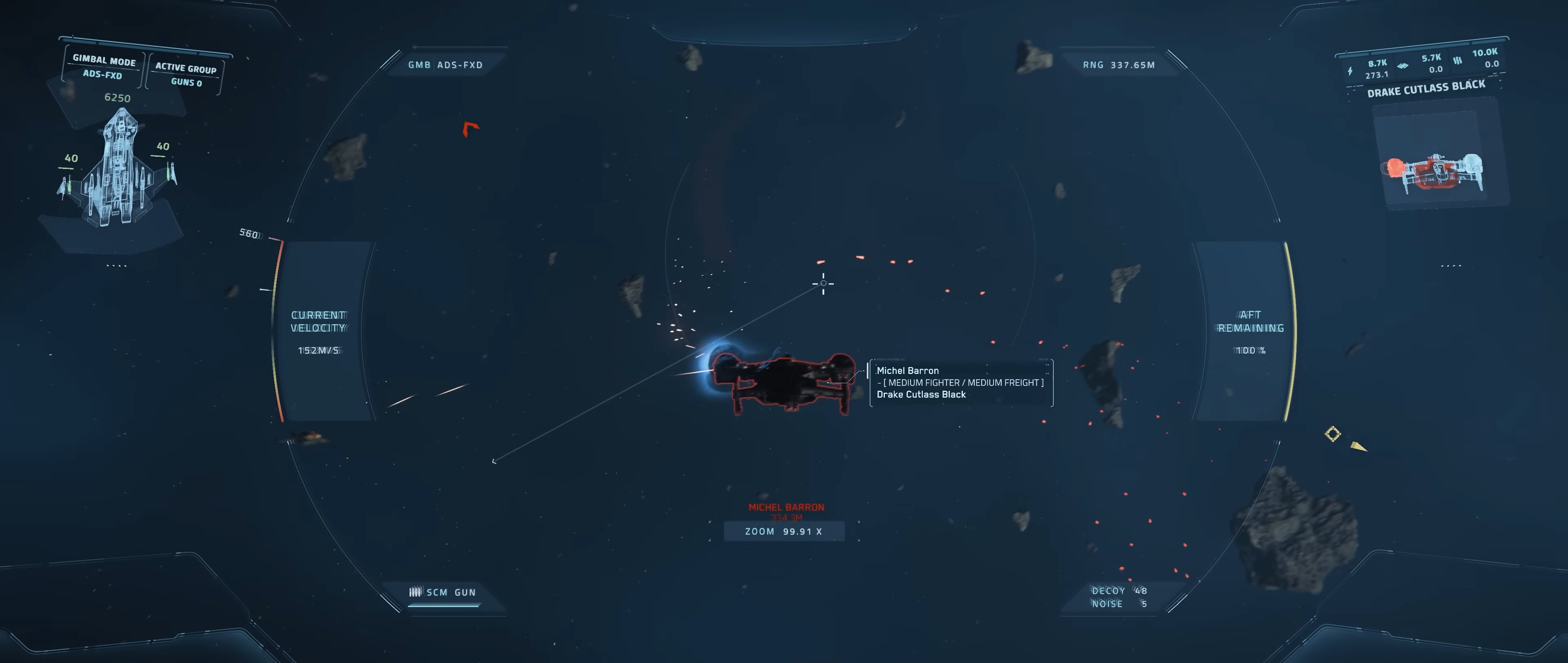This screenshot has width=1568, height=663.
Task: Expand the Michel Barron target info box
Action: coord(960,383)
